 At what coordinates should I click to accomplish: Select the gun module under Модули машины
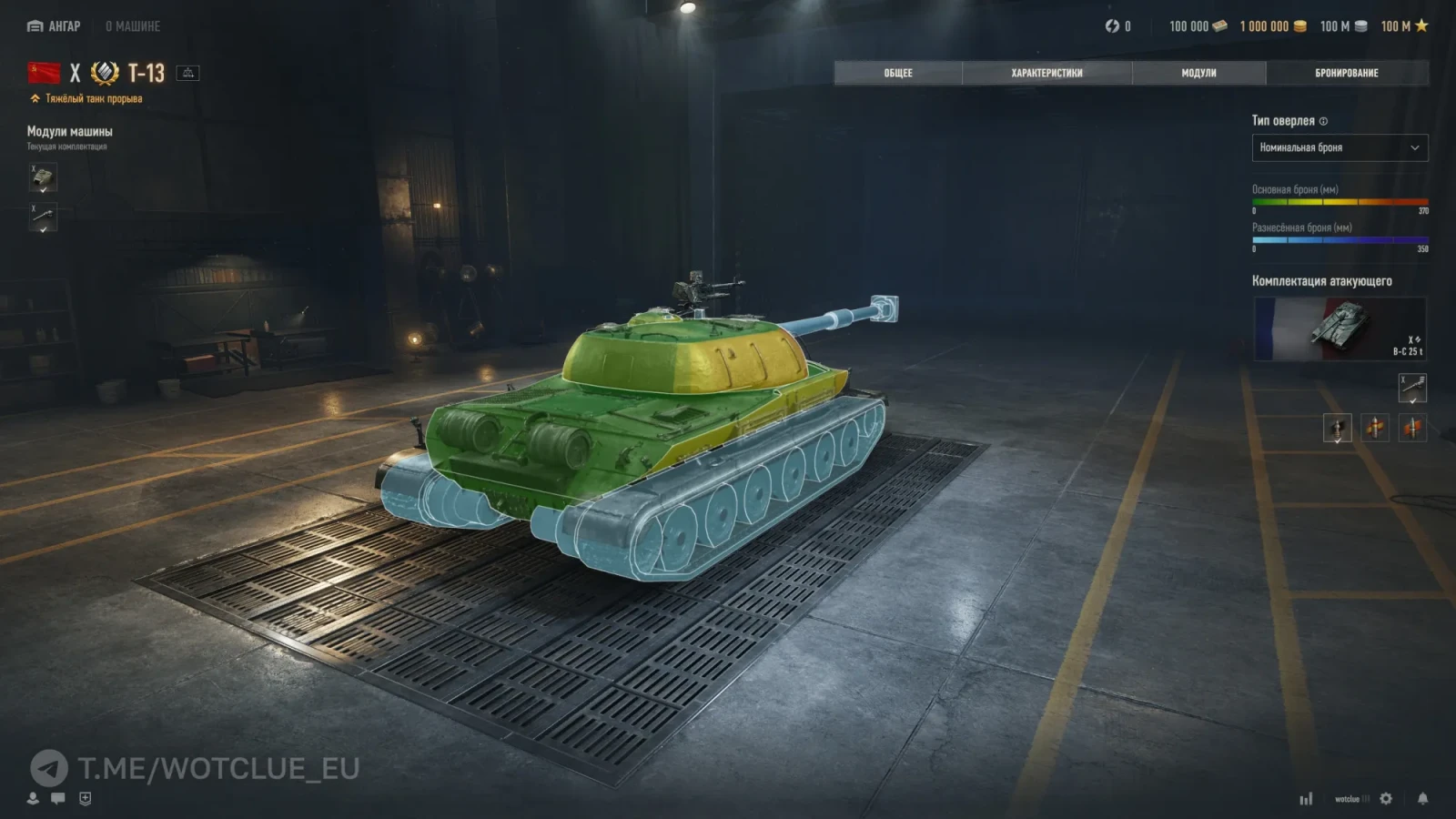click(43, 217)
